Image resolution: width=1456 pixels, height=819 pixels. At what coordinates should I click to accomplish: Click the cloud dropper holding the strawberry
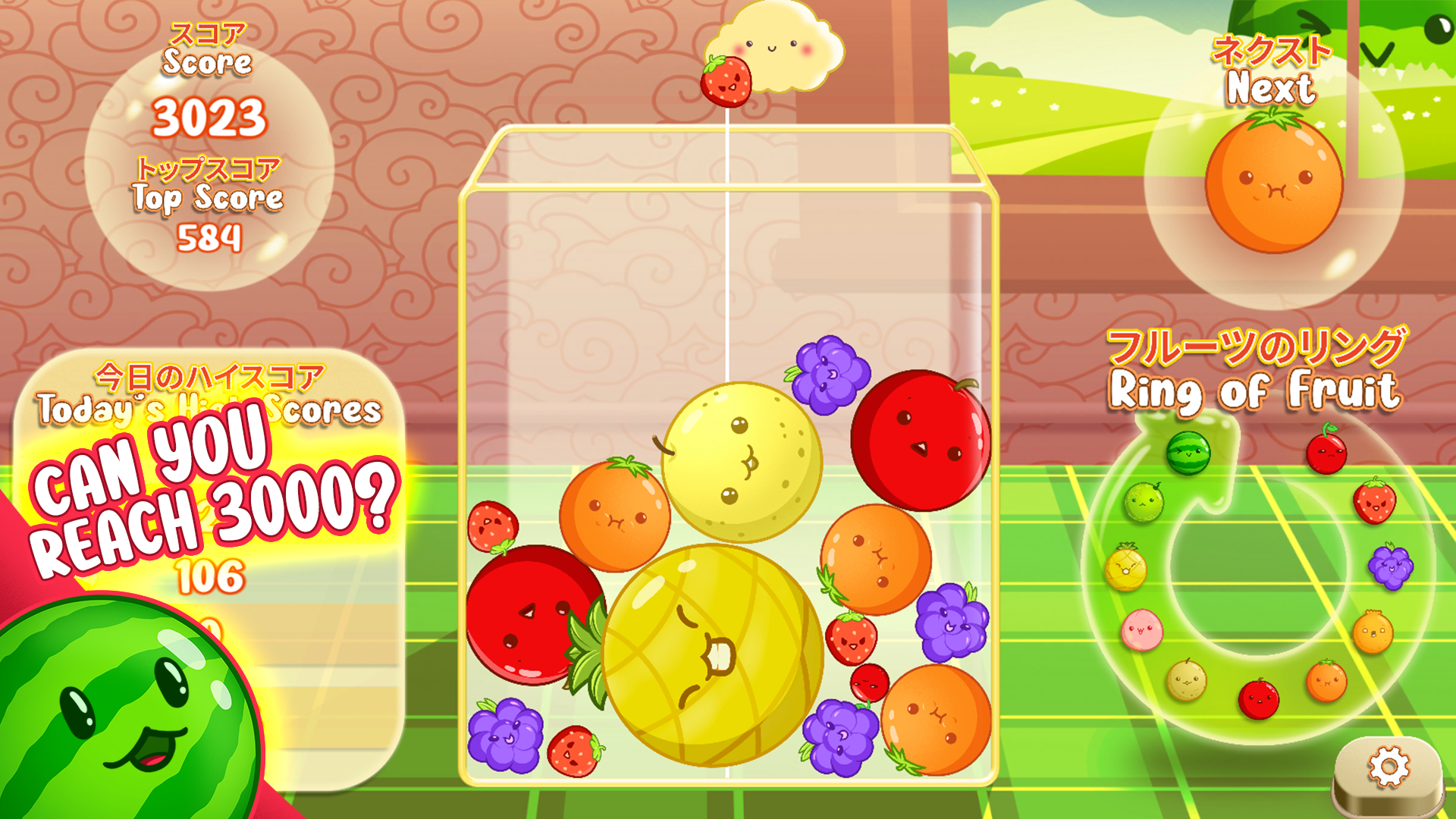[x=773, y=45]
